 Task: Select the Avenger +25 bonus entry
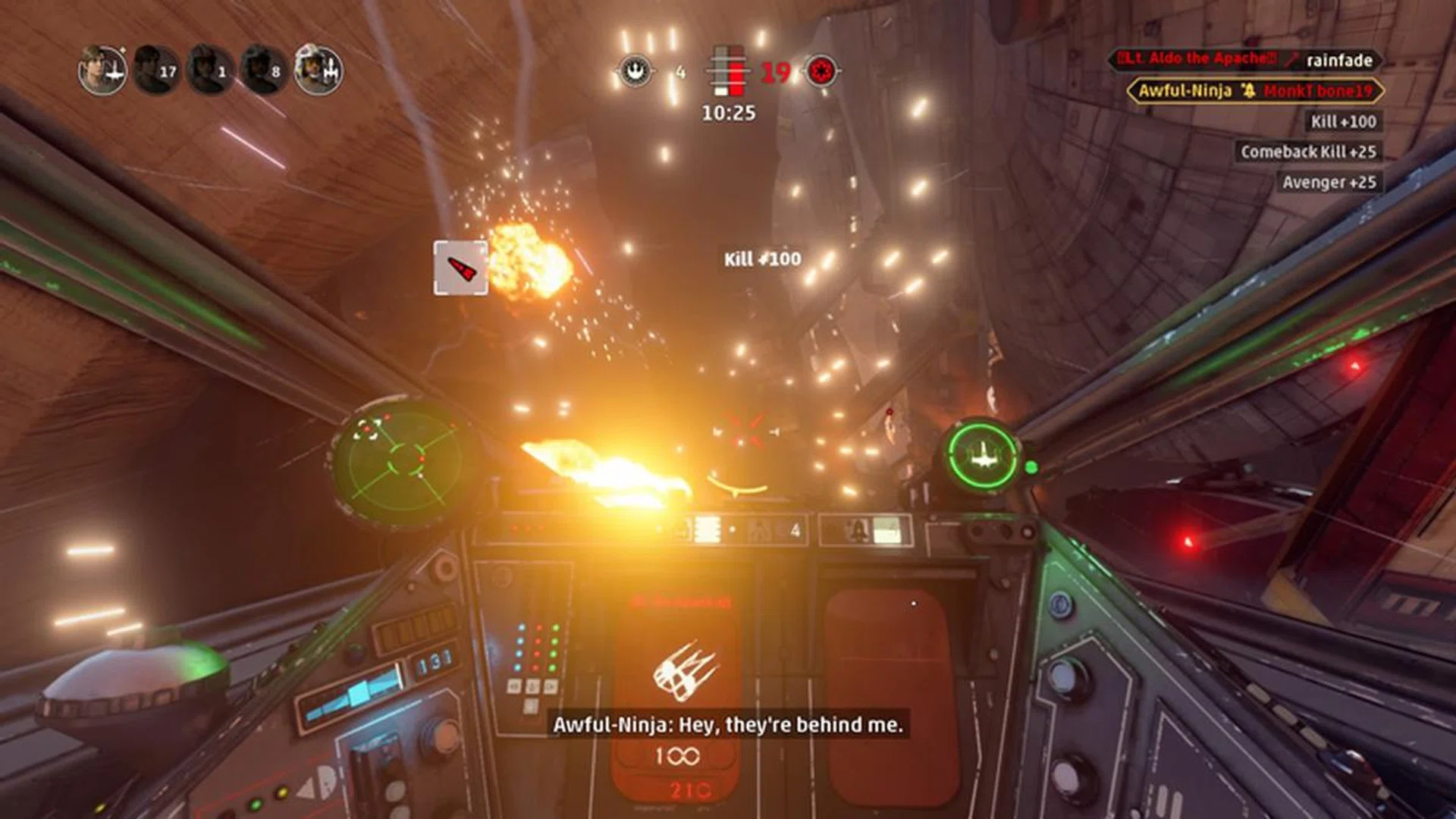coord(1331,182)
